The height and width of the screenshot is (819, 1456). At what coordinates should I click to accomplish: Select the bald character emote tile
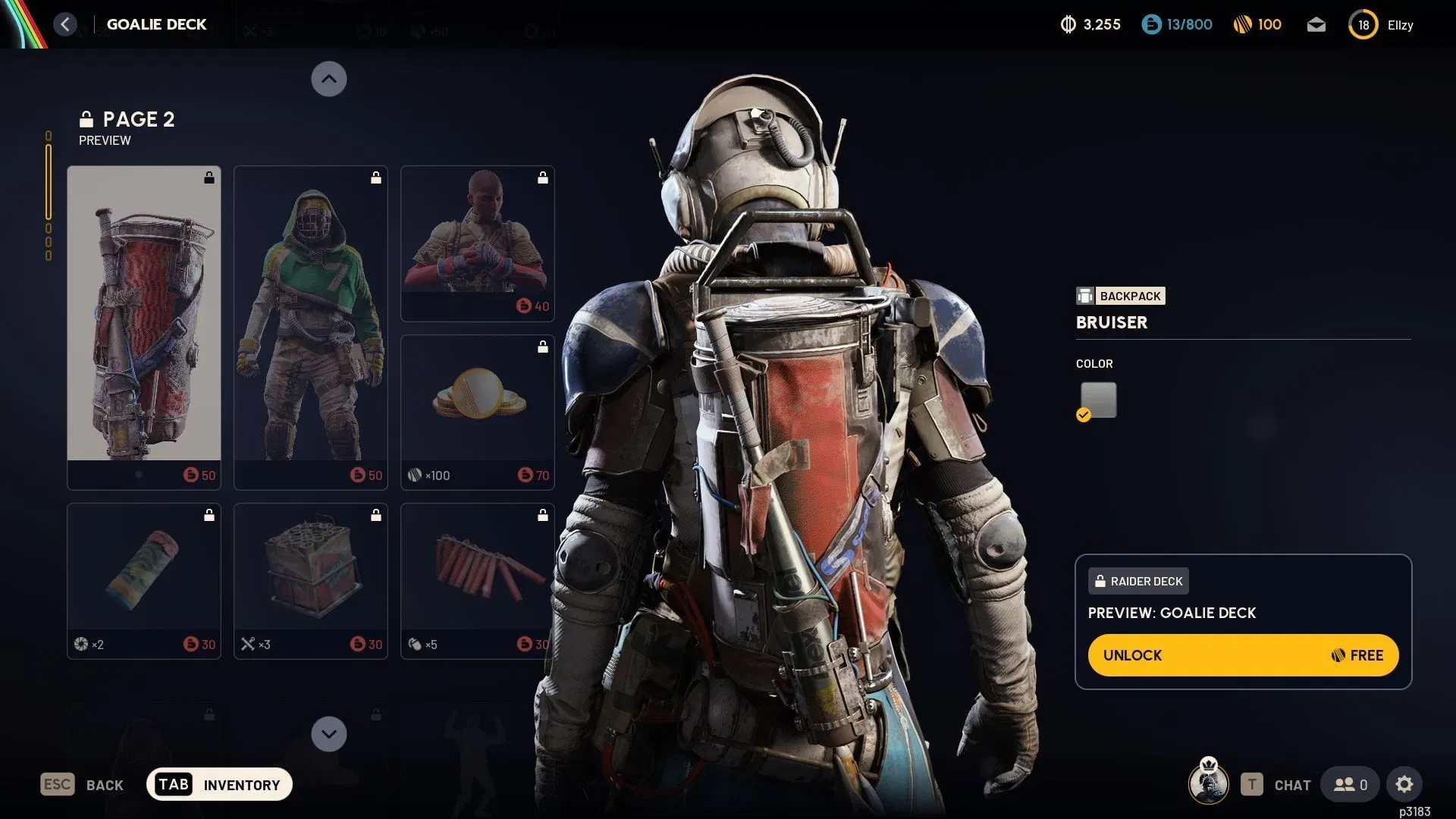(478, 243)
